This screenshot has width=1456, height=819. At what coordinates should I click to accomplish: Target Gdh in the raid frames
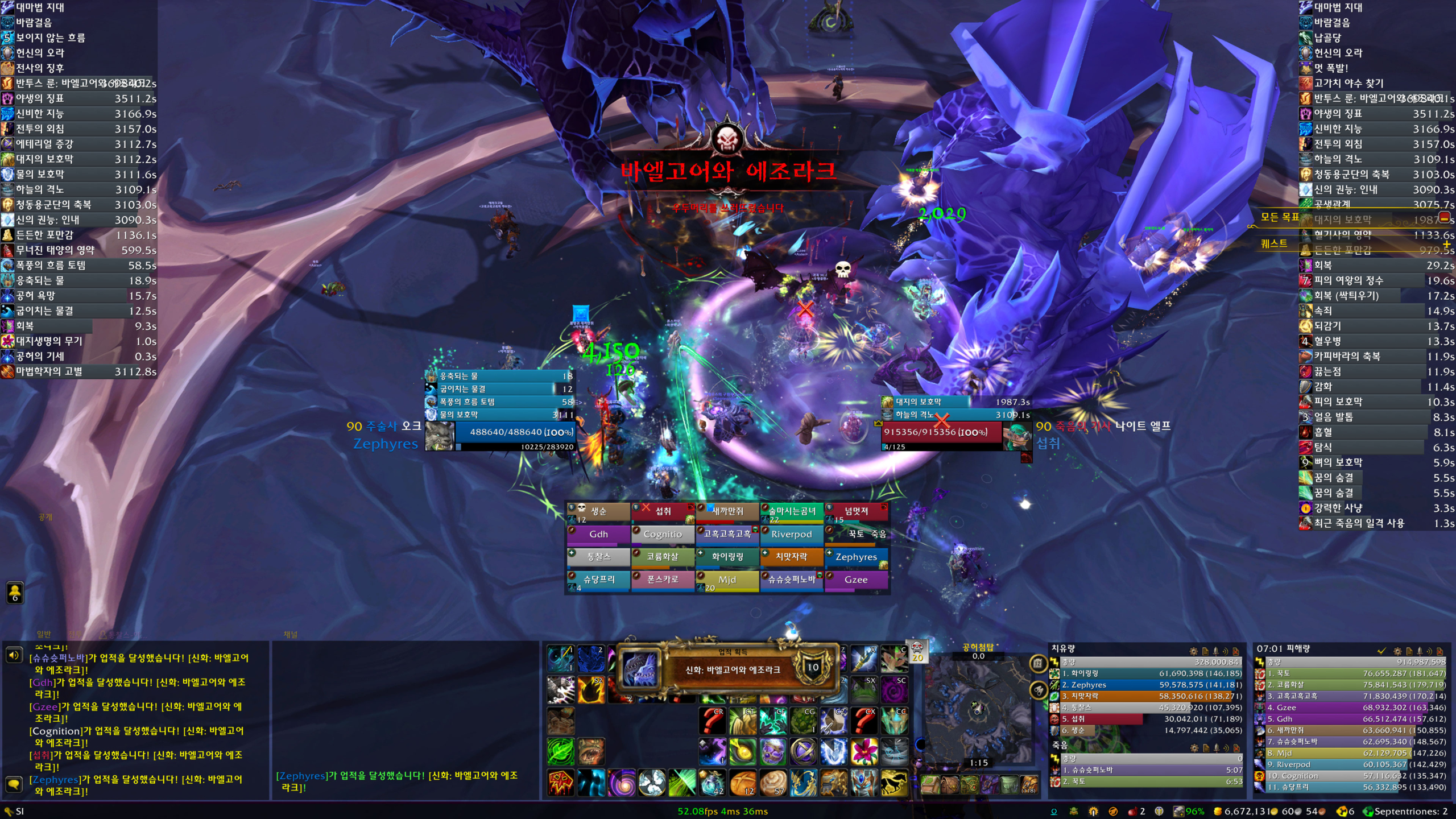598,534
